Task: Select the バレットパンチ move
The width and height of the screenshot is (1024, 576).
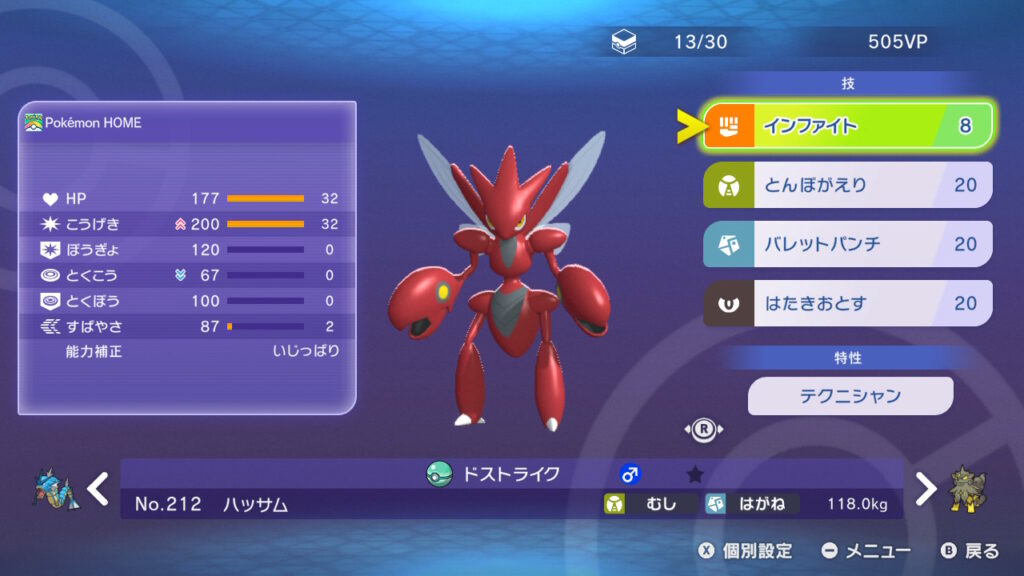Action: point(848,244)
